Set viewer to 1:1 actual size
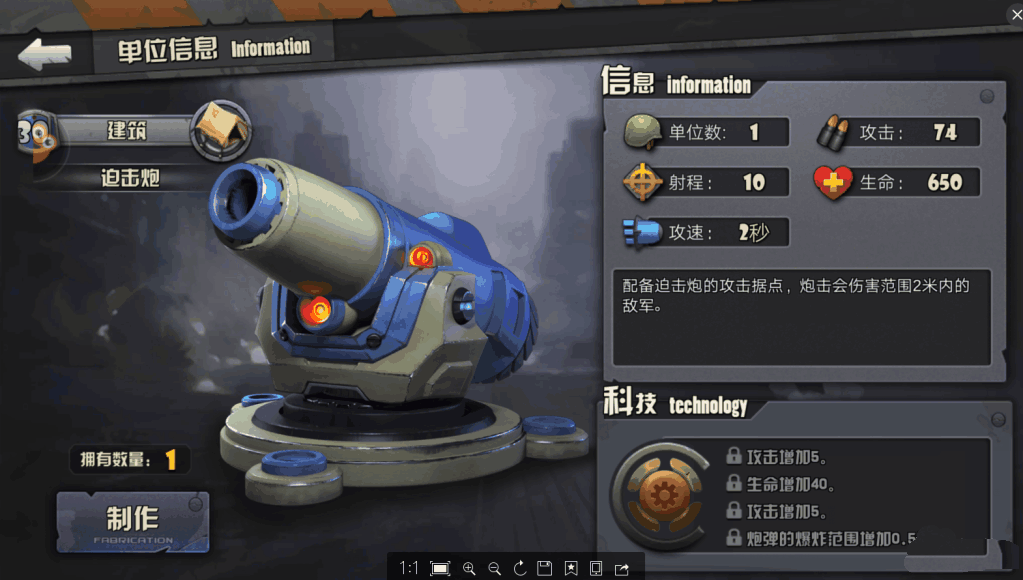This screenshot has height=580, width=1023. (409, 568)
